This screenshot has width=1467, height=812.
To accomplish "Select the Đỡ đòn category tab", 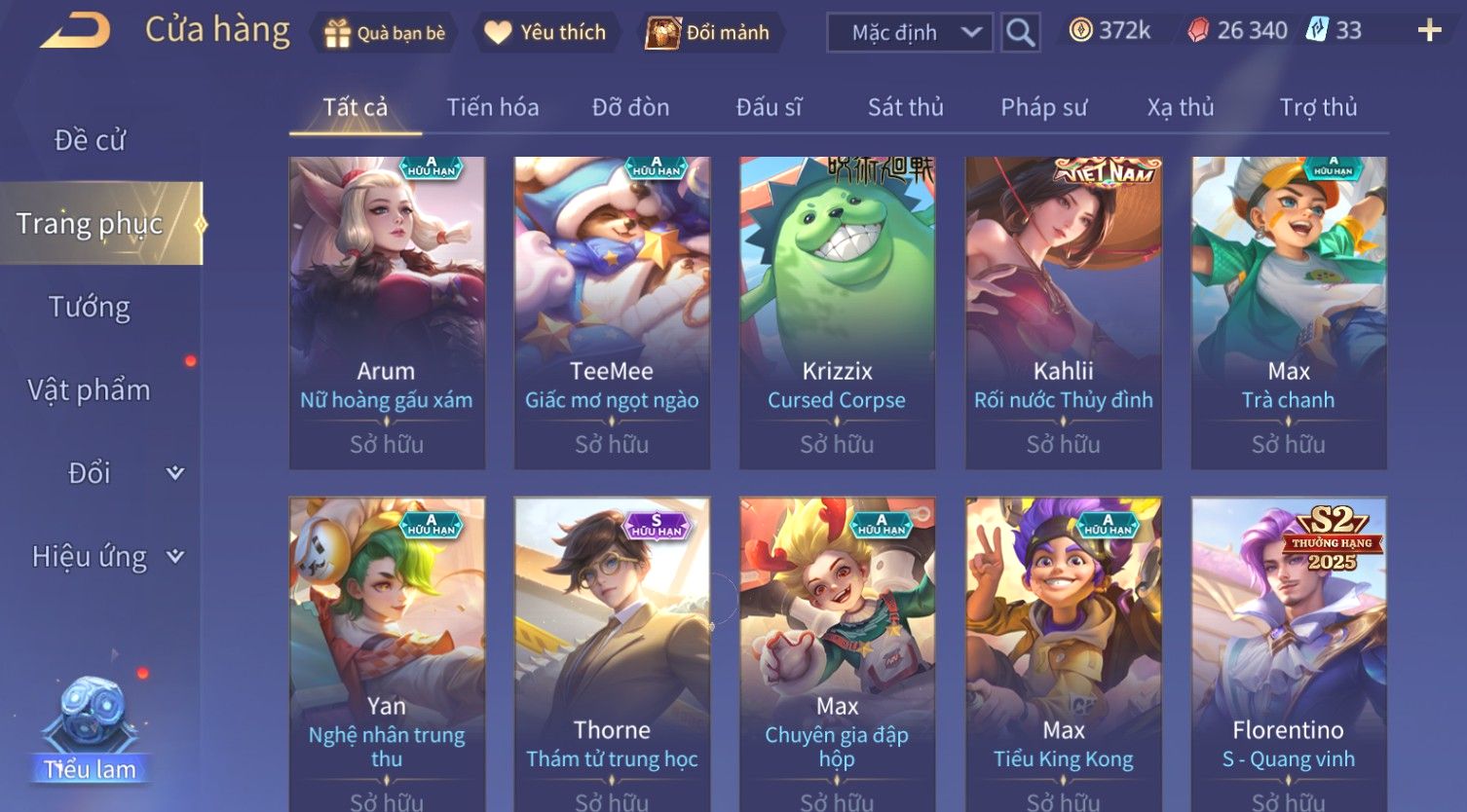I will [x=630, y=107].
